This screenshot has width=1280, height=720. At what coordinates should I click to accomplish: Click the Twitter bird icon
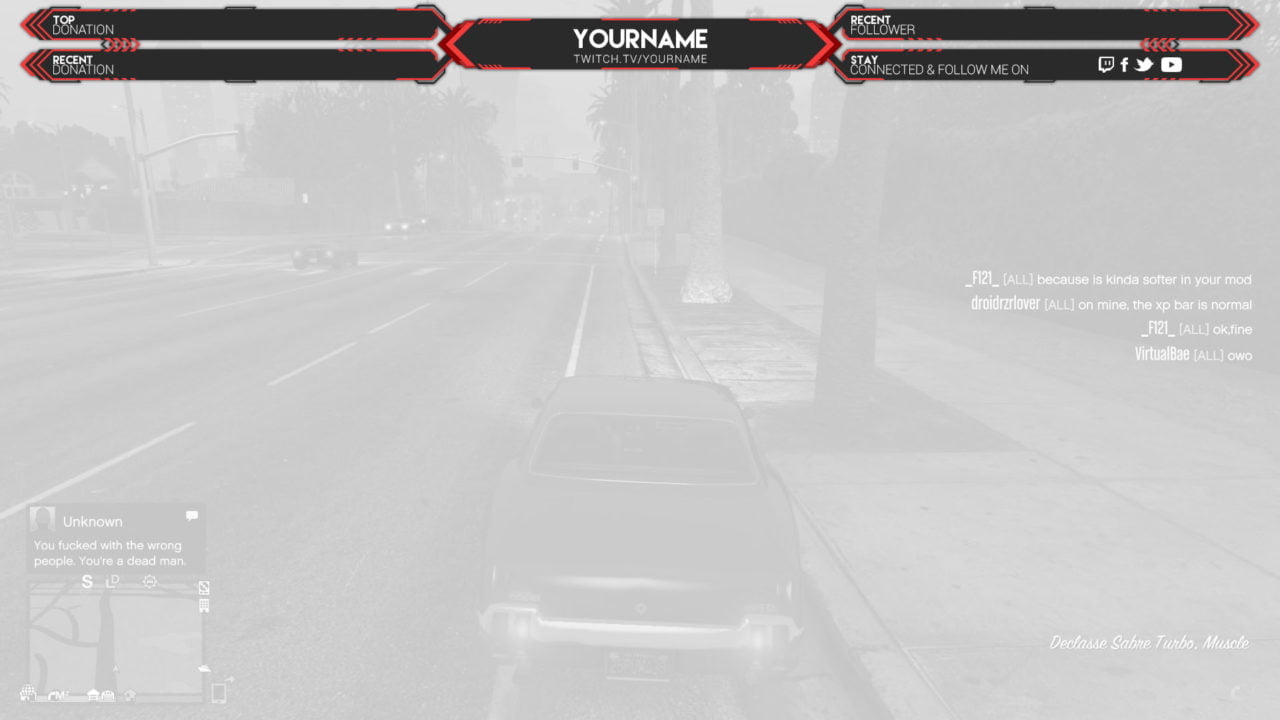1143,64
